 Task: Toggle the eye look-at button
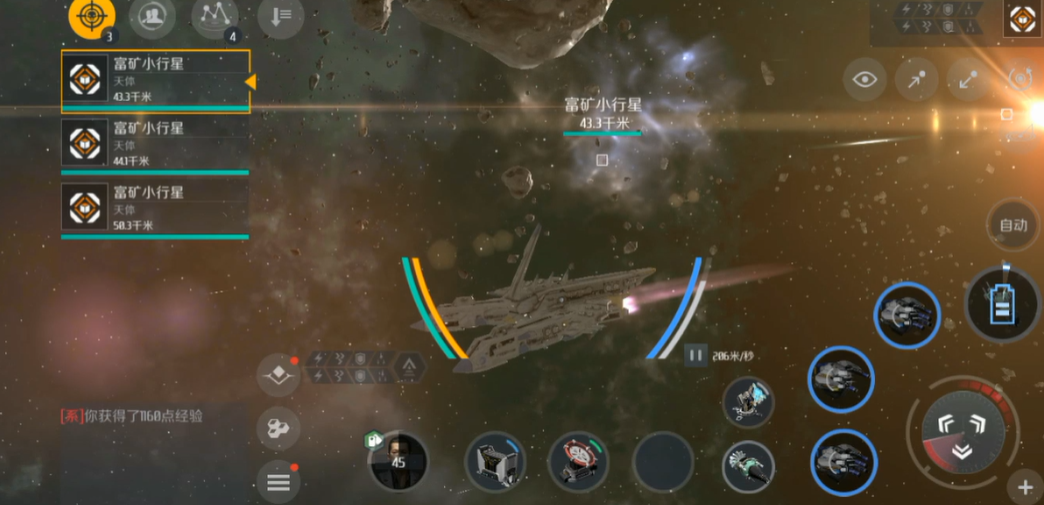pos(865,80)
